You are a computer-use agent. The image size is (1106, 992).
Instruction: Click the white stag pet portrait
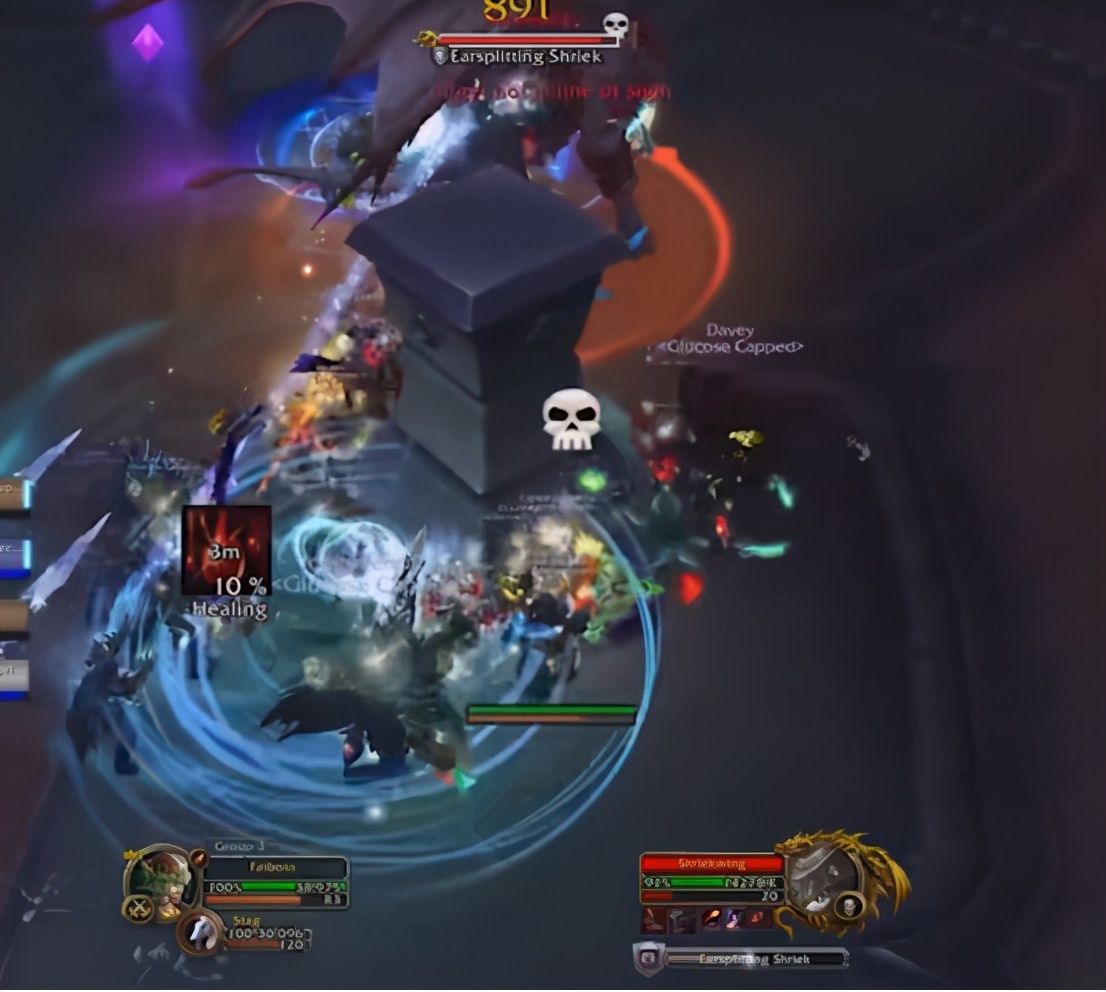(x=202, y=932)
